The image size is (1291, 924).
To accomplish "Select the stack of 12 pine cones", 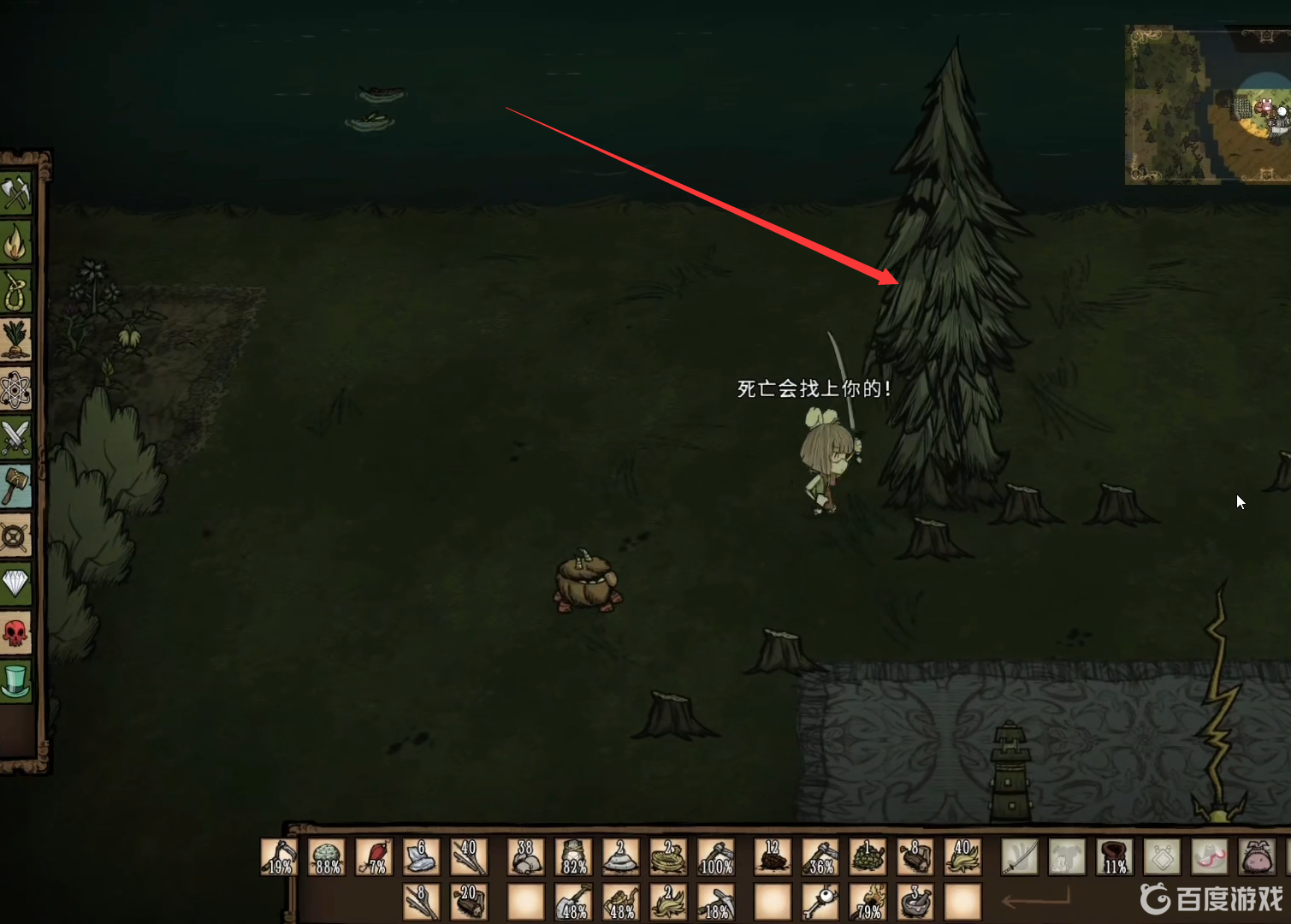I will pos(773,856).
